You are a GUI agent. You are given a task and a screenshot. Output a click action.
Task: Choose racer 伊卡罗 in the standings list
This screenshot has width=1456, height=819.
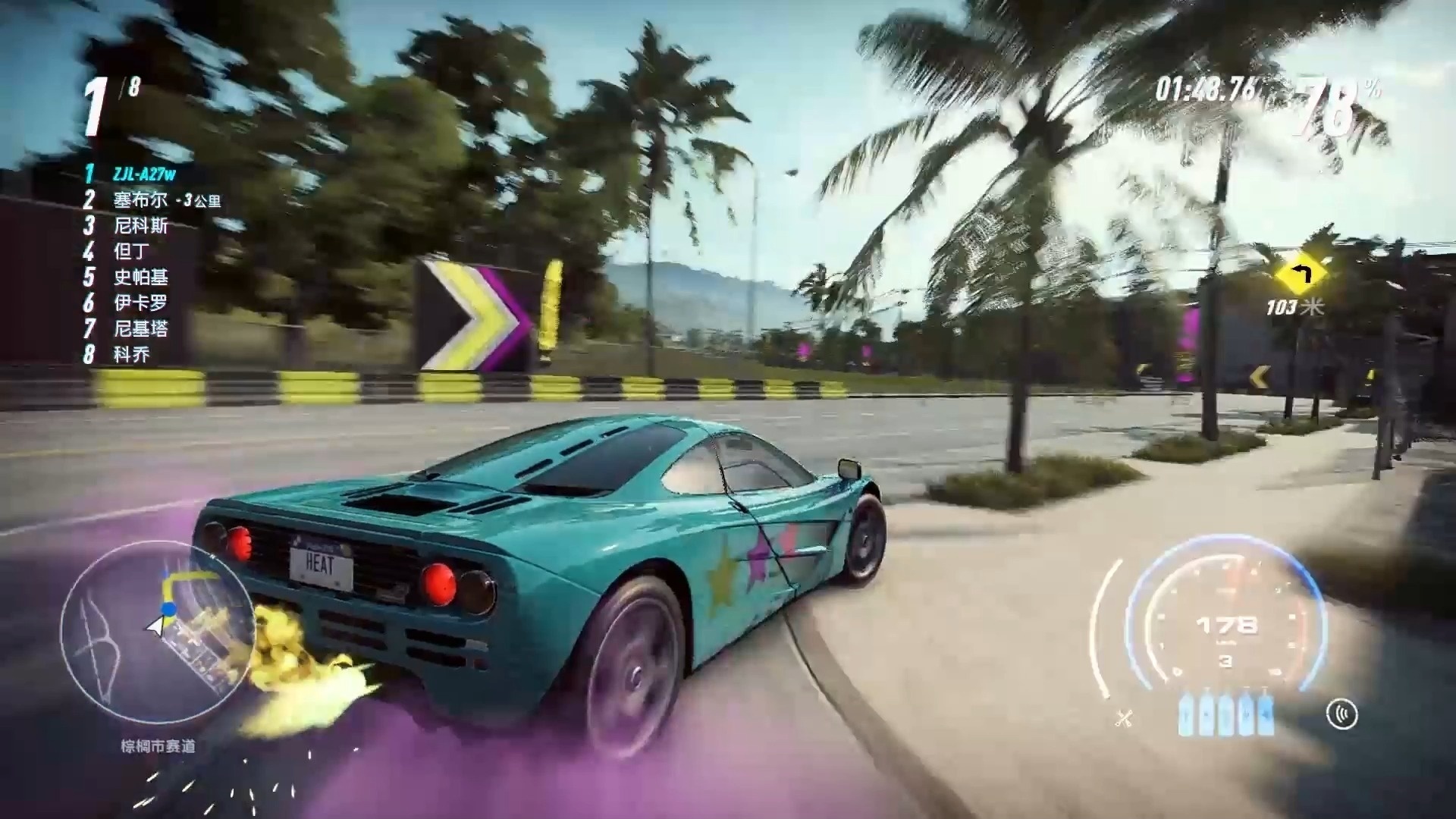(140, 303)
